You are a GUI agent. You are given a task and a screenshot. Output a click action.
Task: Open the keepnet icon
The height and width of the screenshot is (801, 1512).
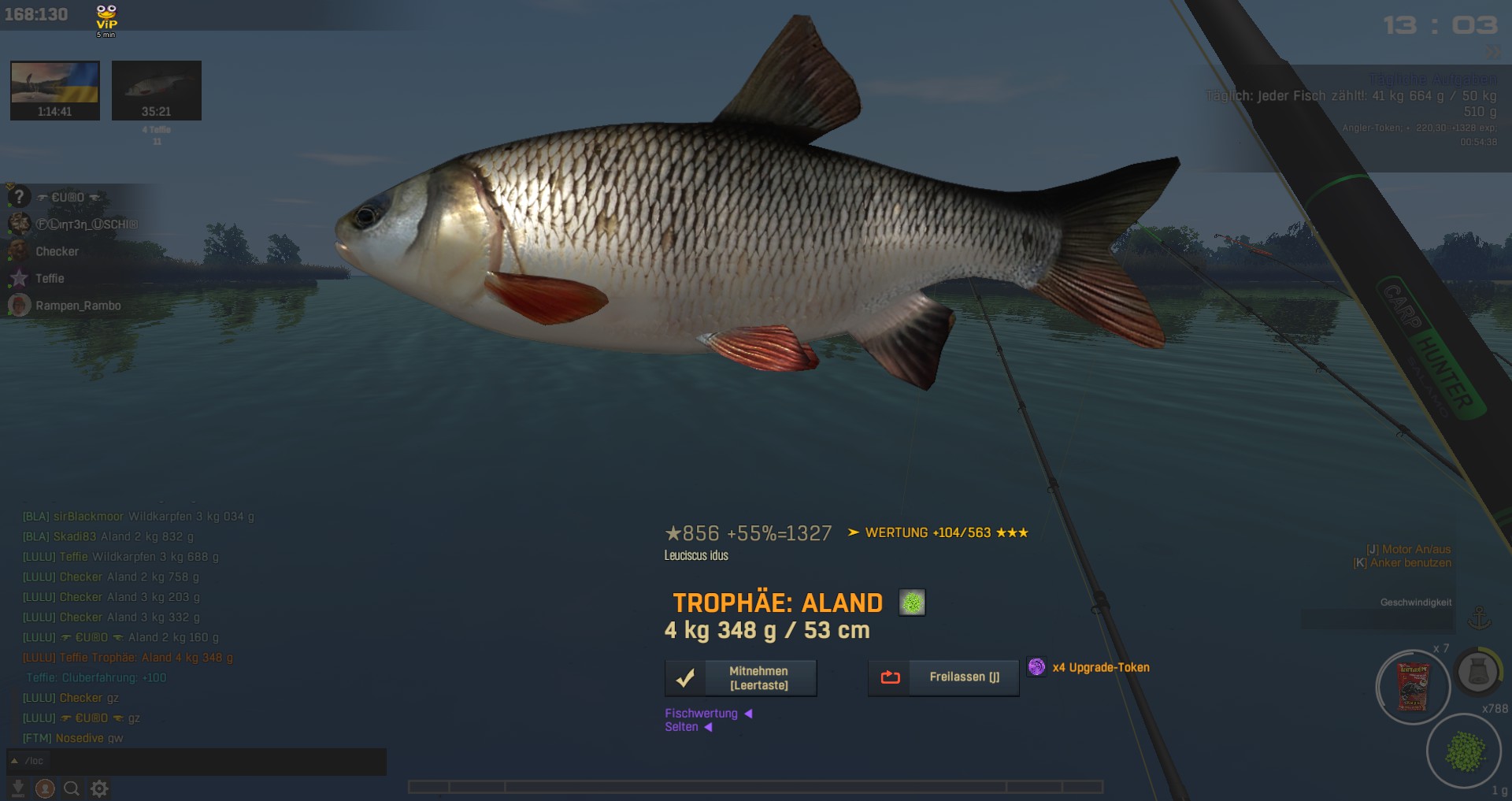(1477, 672)
